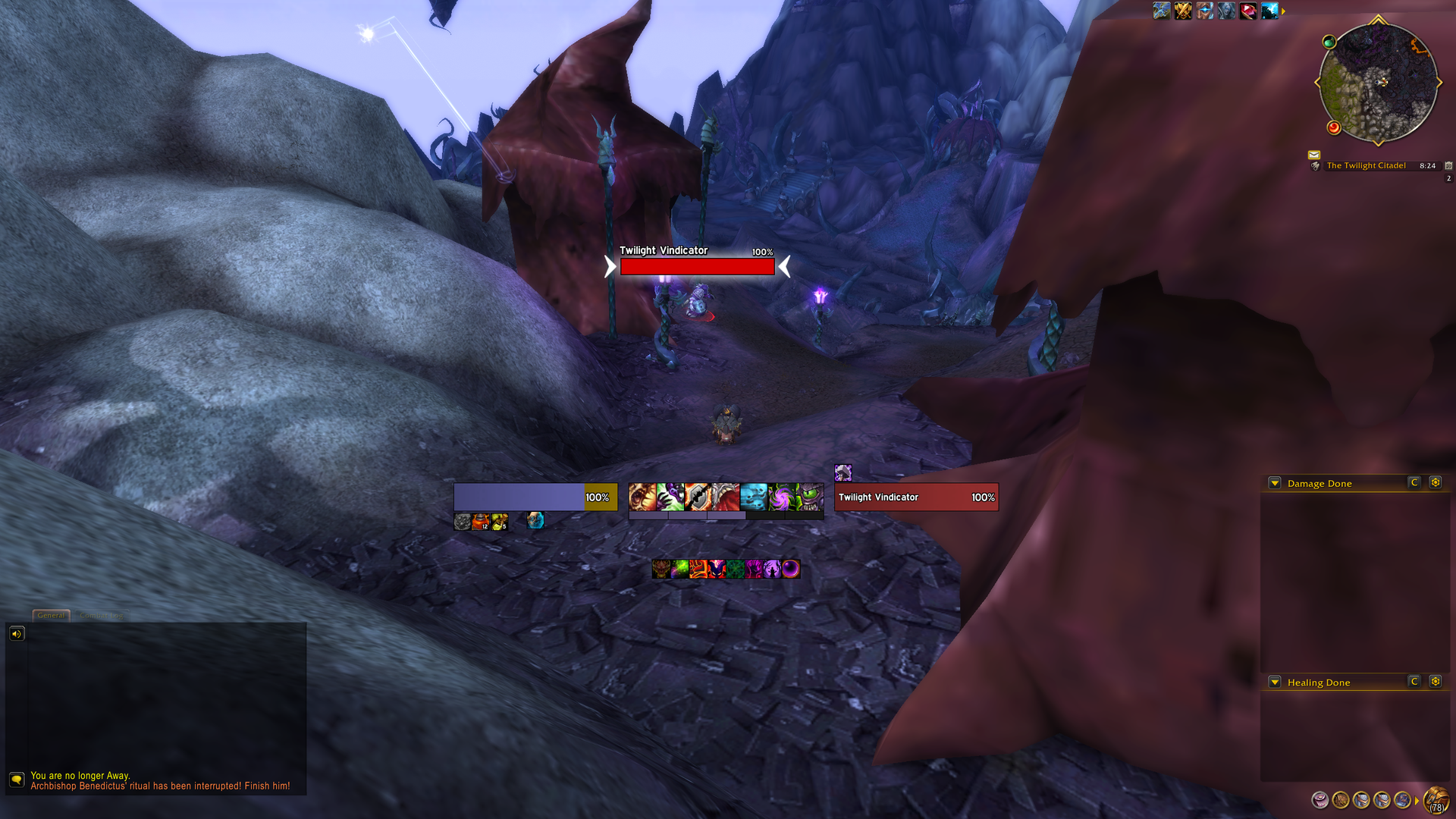This screenshot has height=819, width=1456.
Task: Open the Healing Done dropdown arrow
Action: (x=1275, y=682)
